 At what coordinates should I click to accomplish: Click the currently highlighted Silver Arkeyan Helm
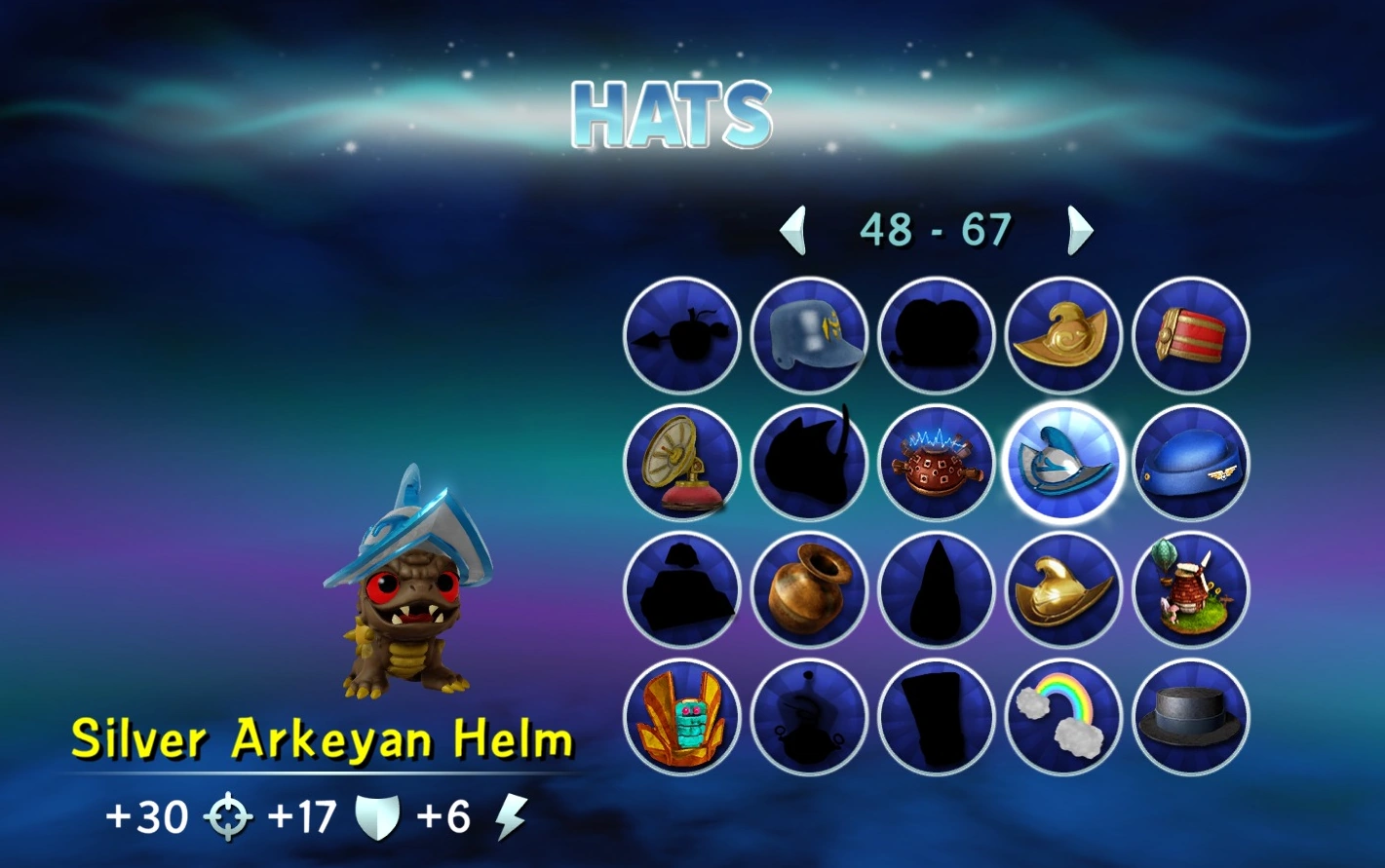1062,463
